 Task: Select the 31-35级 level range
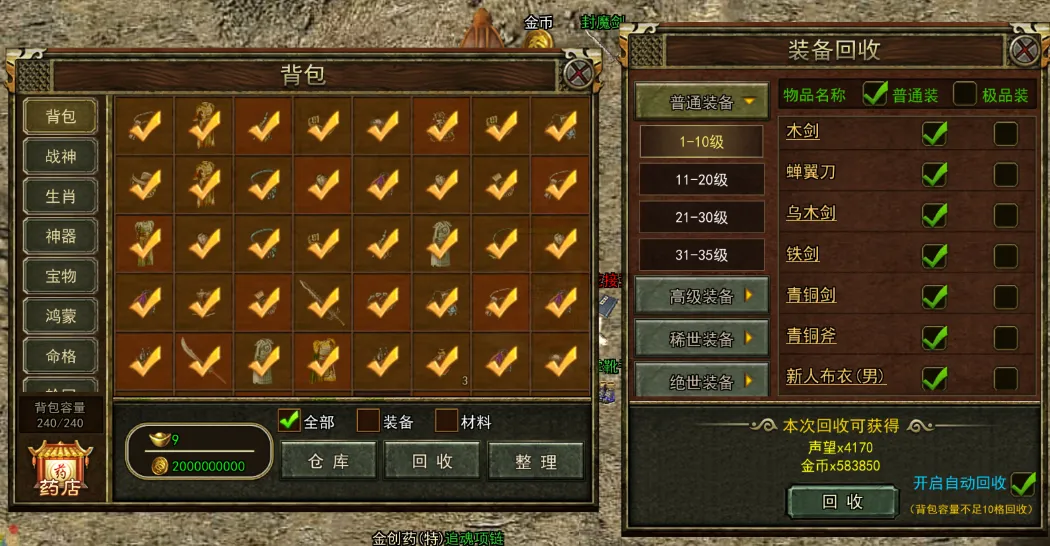click(x=702, y=254)
